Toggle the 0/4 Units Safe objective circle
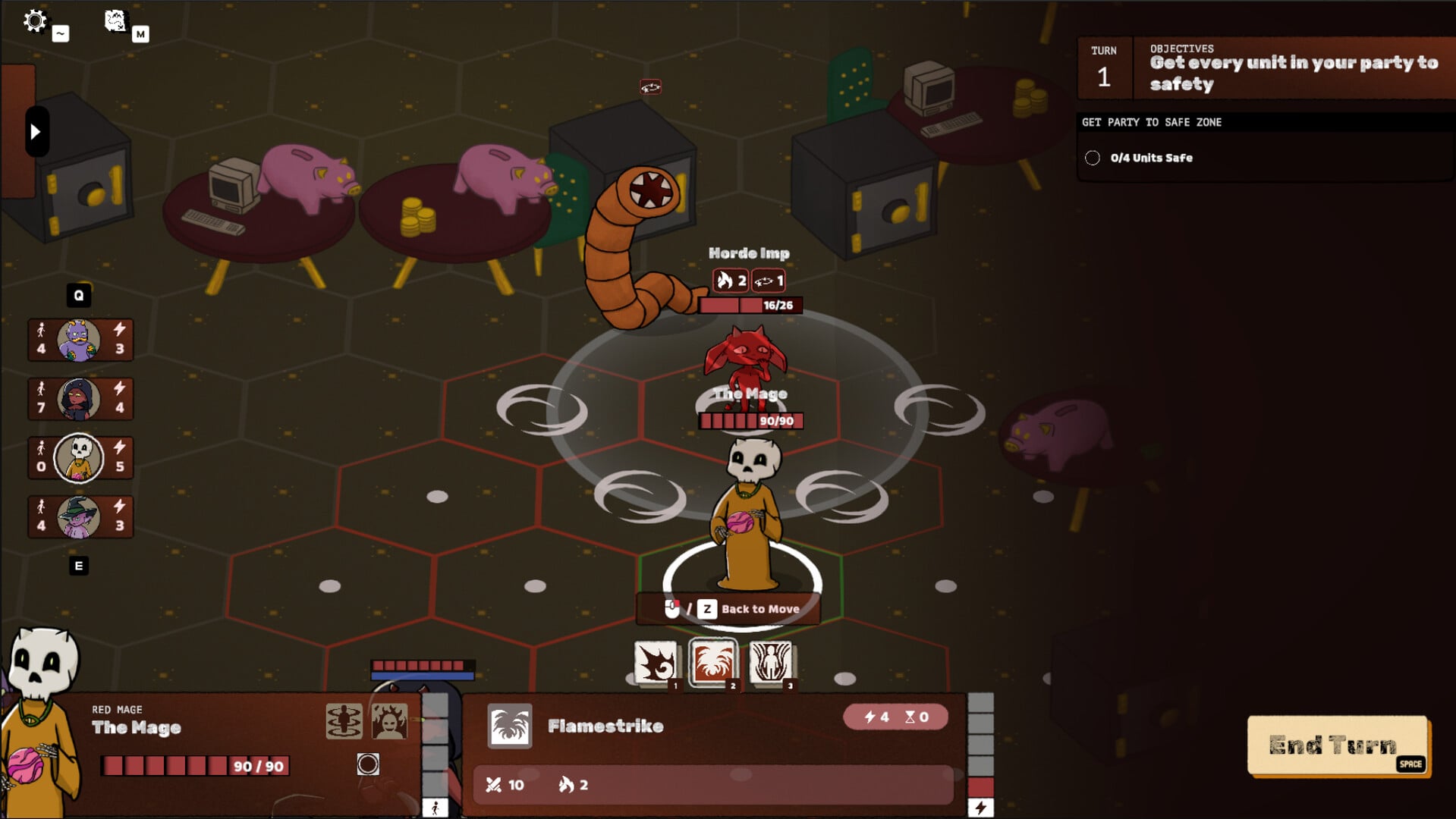This screenshot has height=819, width=1456. click(1093, 158)
